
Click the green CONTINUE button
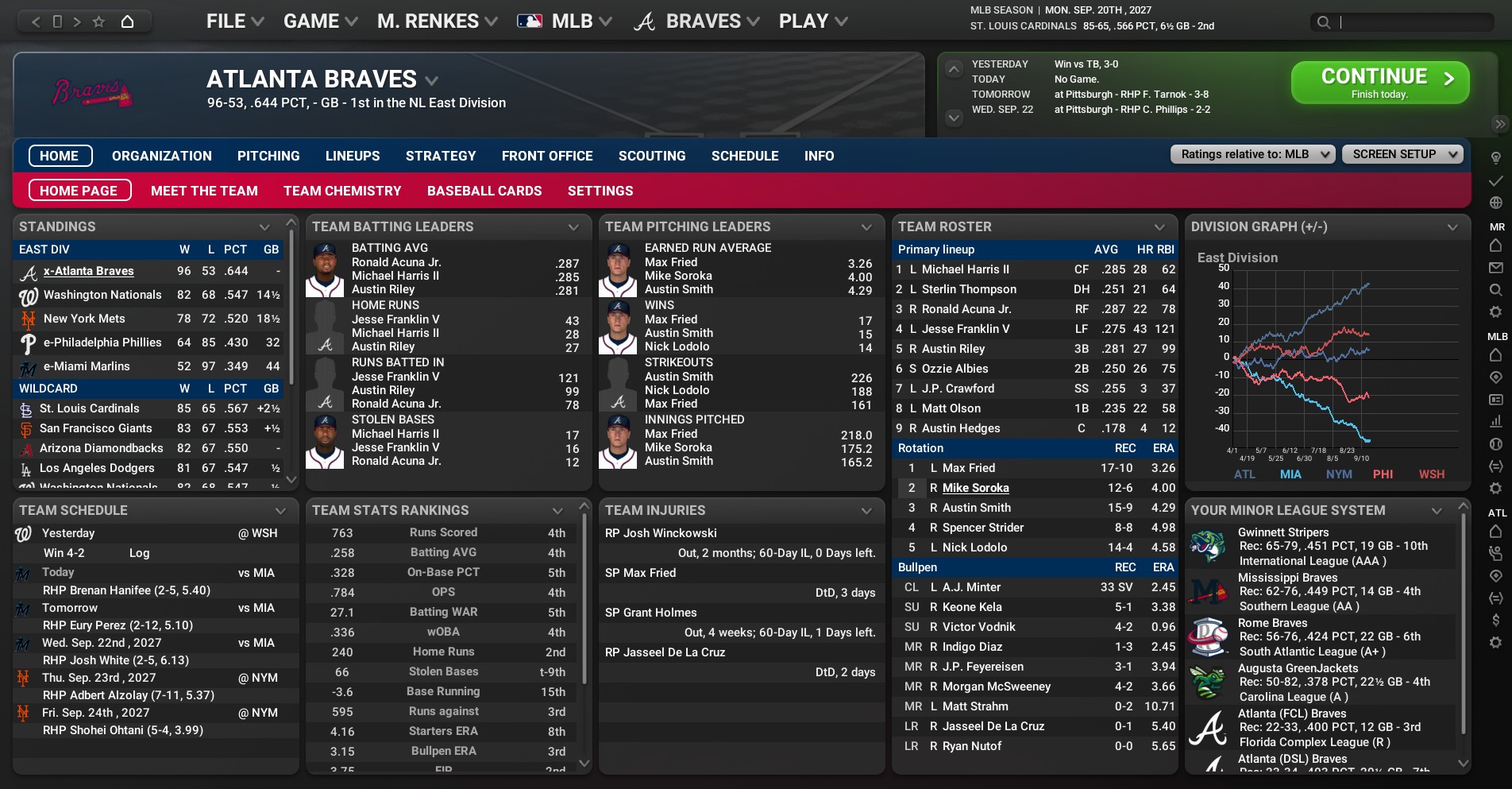tap(1379, 83)
